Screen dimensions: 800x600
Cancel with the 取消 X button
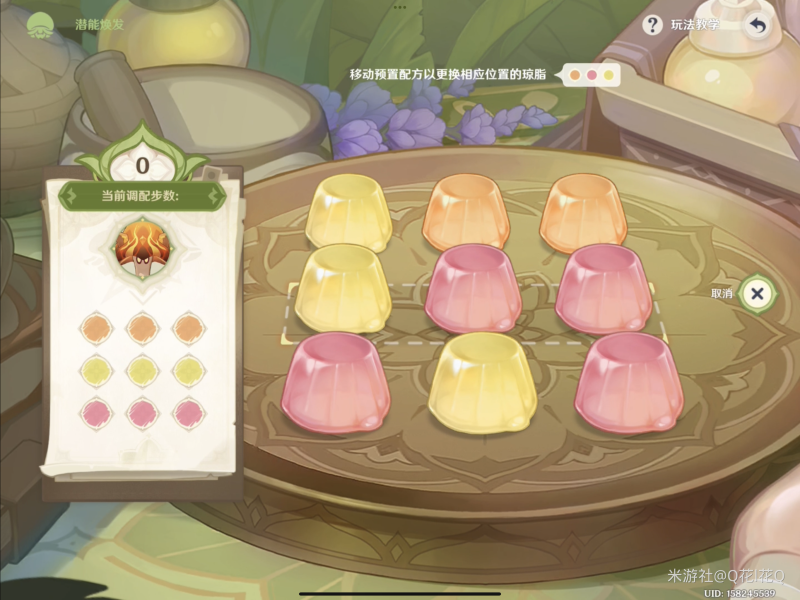(757, 293)
